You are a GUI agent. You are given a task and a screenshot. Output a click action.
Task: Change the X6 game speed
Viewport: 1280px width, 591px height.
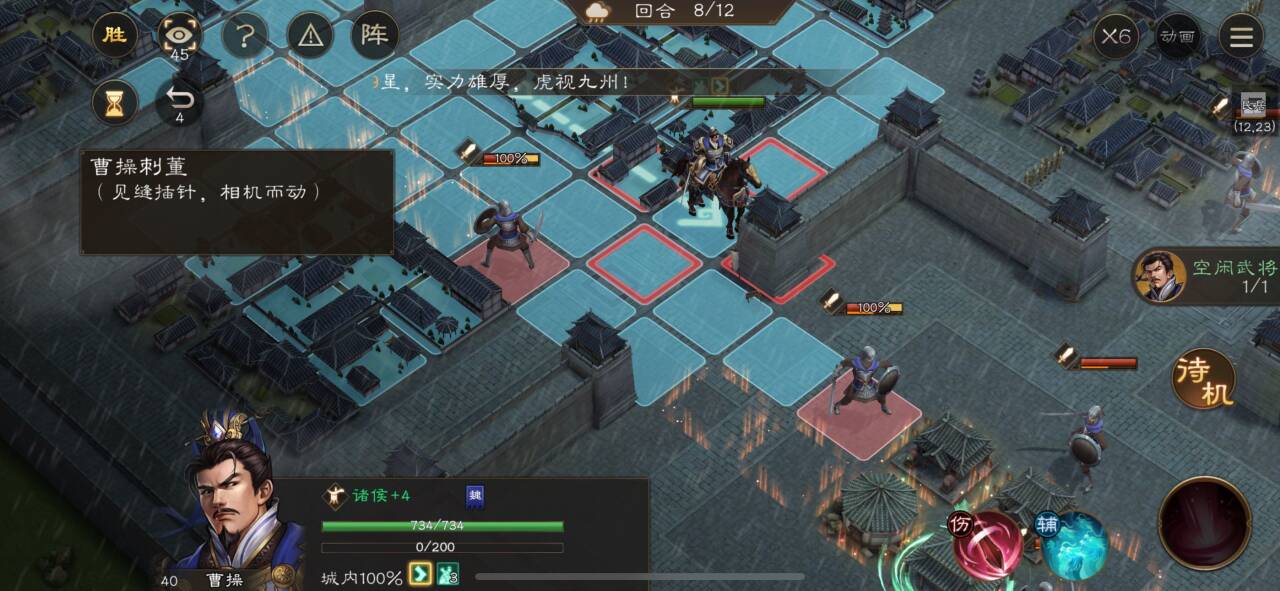click(1115, 37)
